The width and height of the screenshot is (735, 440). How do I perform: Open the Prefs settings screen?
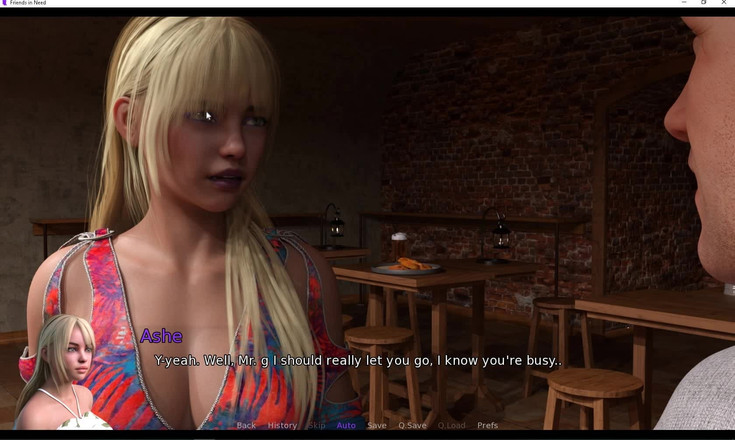click(x=487, y=425)
